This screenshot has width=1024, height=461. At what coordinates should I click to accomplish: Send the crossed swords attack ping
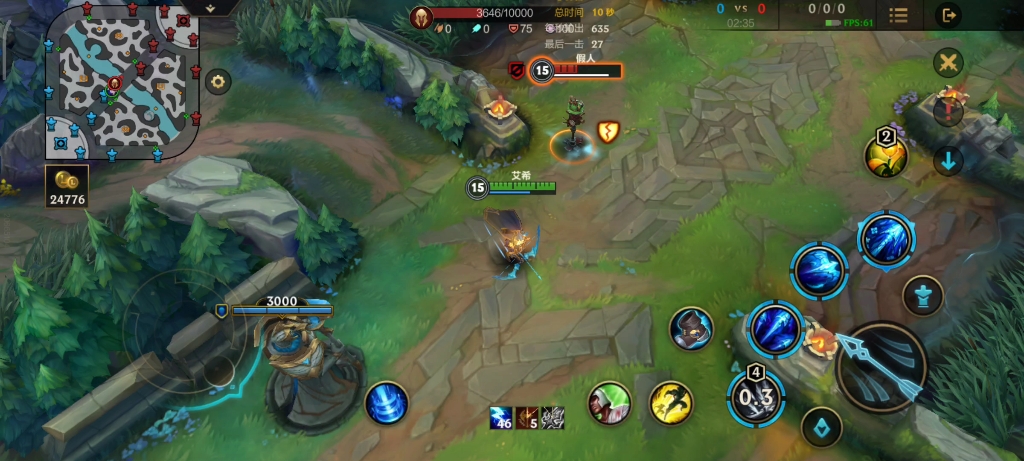click(x=948, y=63)
